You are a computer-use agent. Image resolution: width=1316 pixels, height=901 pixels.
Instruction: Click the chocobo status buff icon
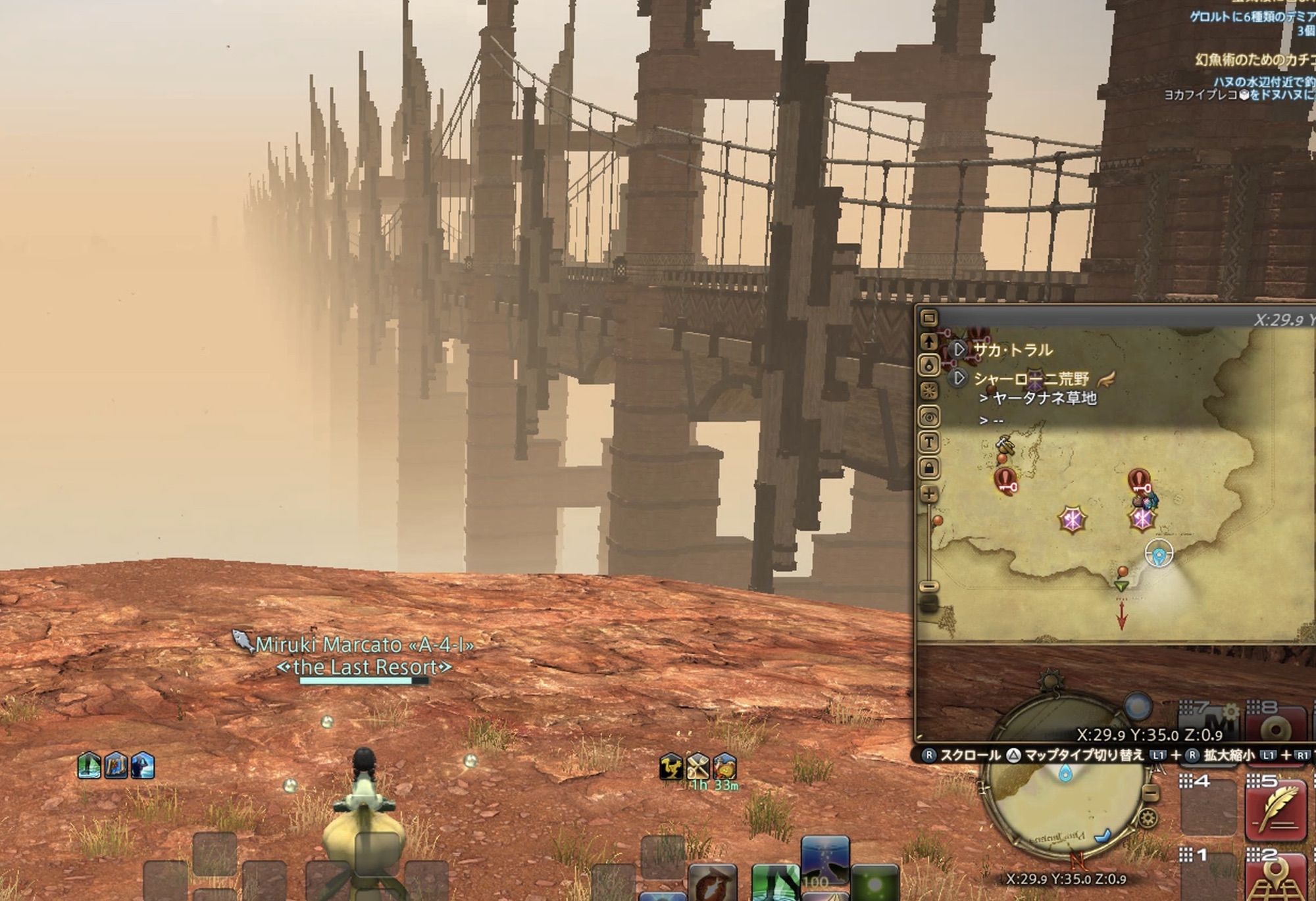671,767
